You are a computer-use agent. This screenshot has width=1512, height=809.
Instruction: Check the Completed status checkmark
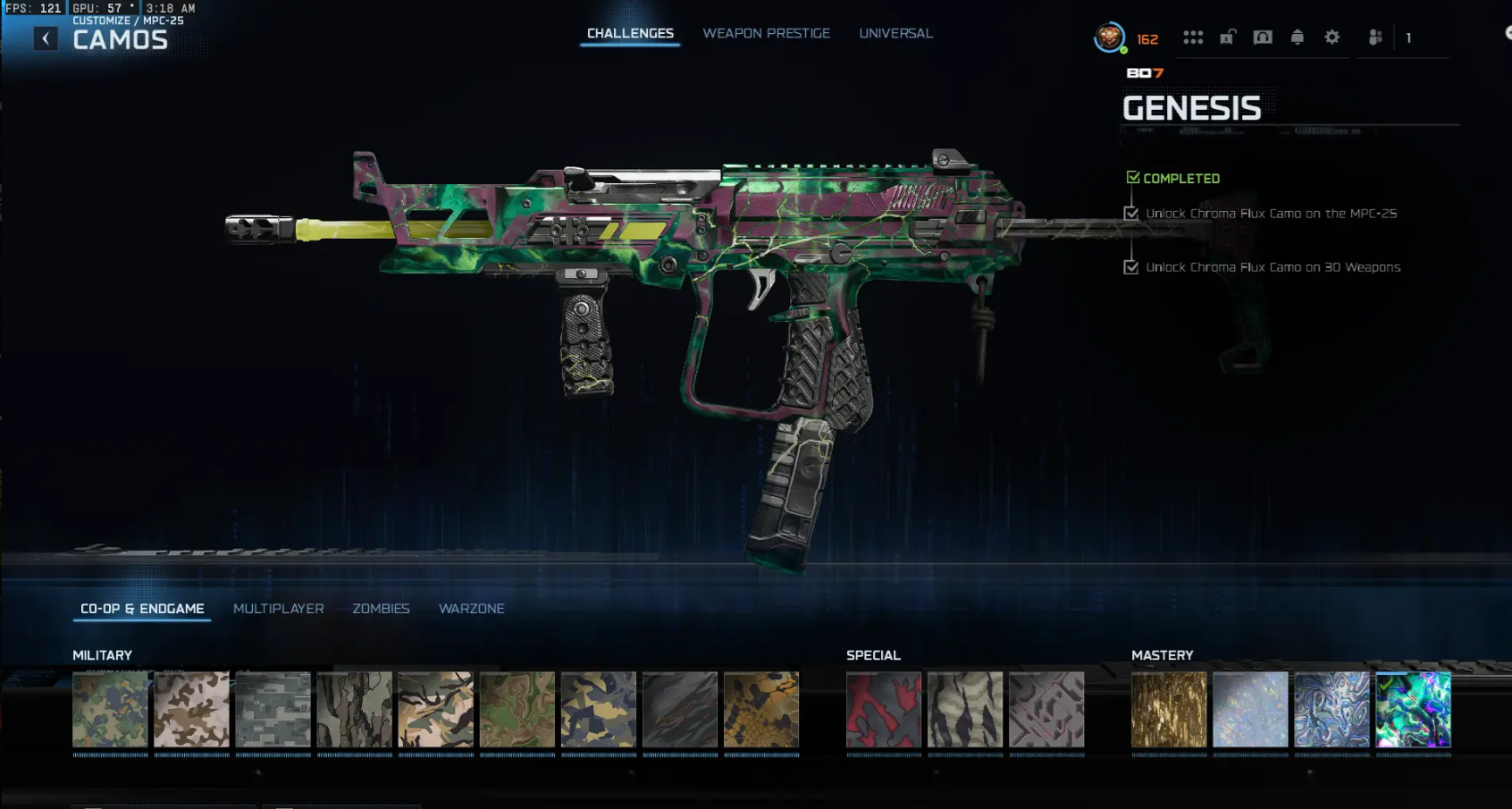(x=1133, y=177)
